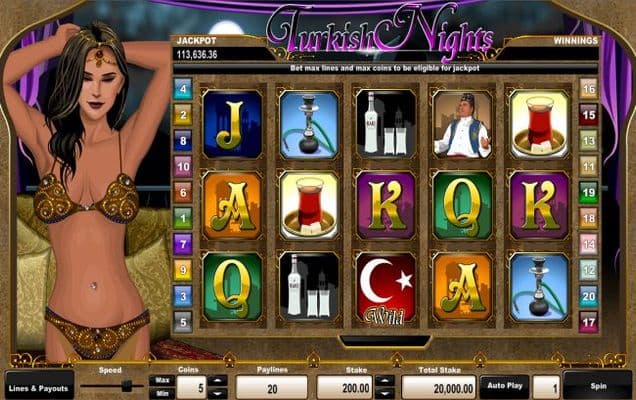Set coins to Min
The width and height of the screenshot is (636, 400).
point(160,392)
